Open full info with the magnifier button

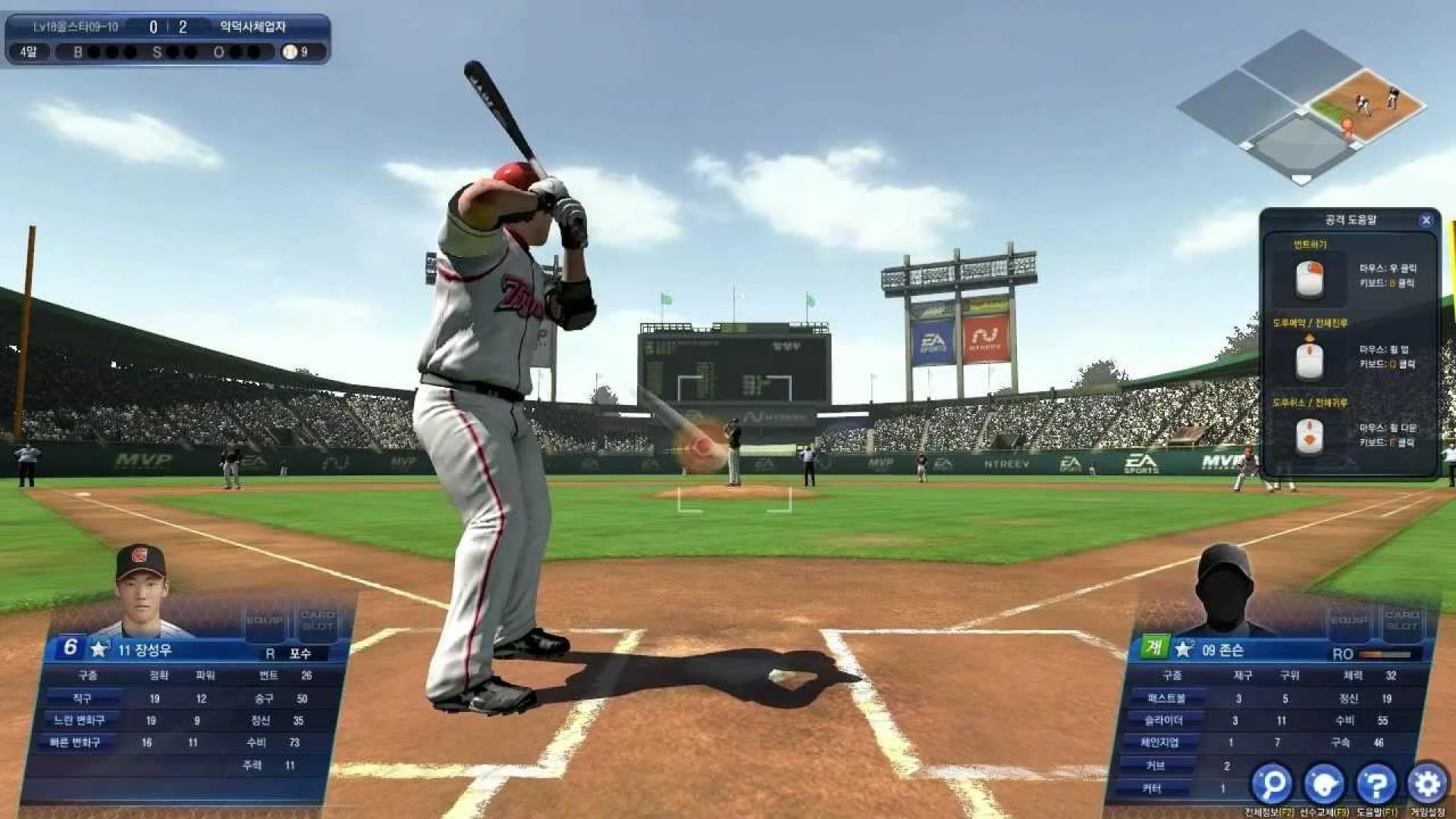[x=1272, y=783]
